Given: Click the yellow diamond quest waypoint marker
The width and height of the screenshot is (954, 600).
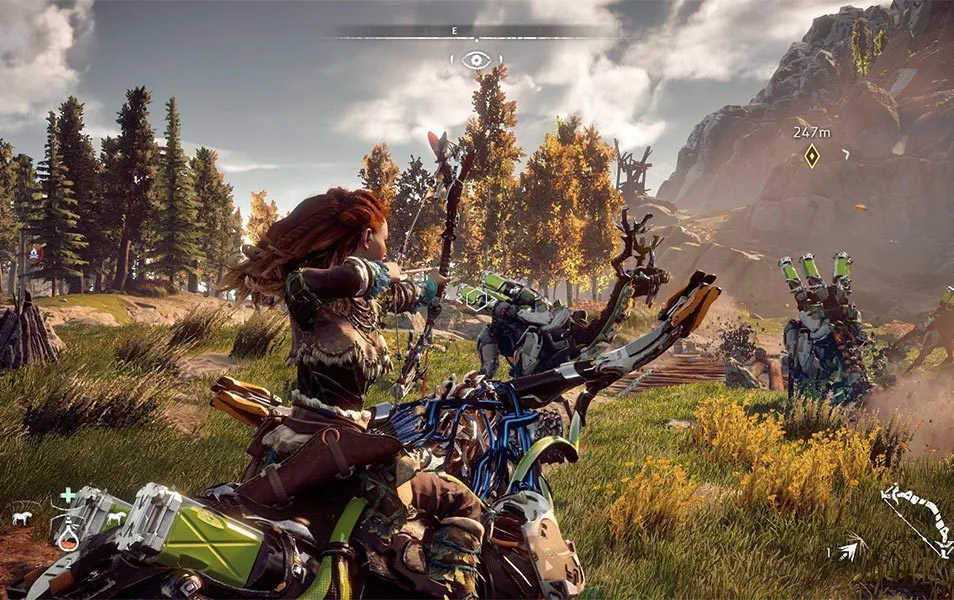Looking at the screenshot, I should [812, 156].
